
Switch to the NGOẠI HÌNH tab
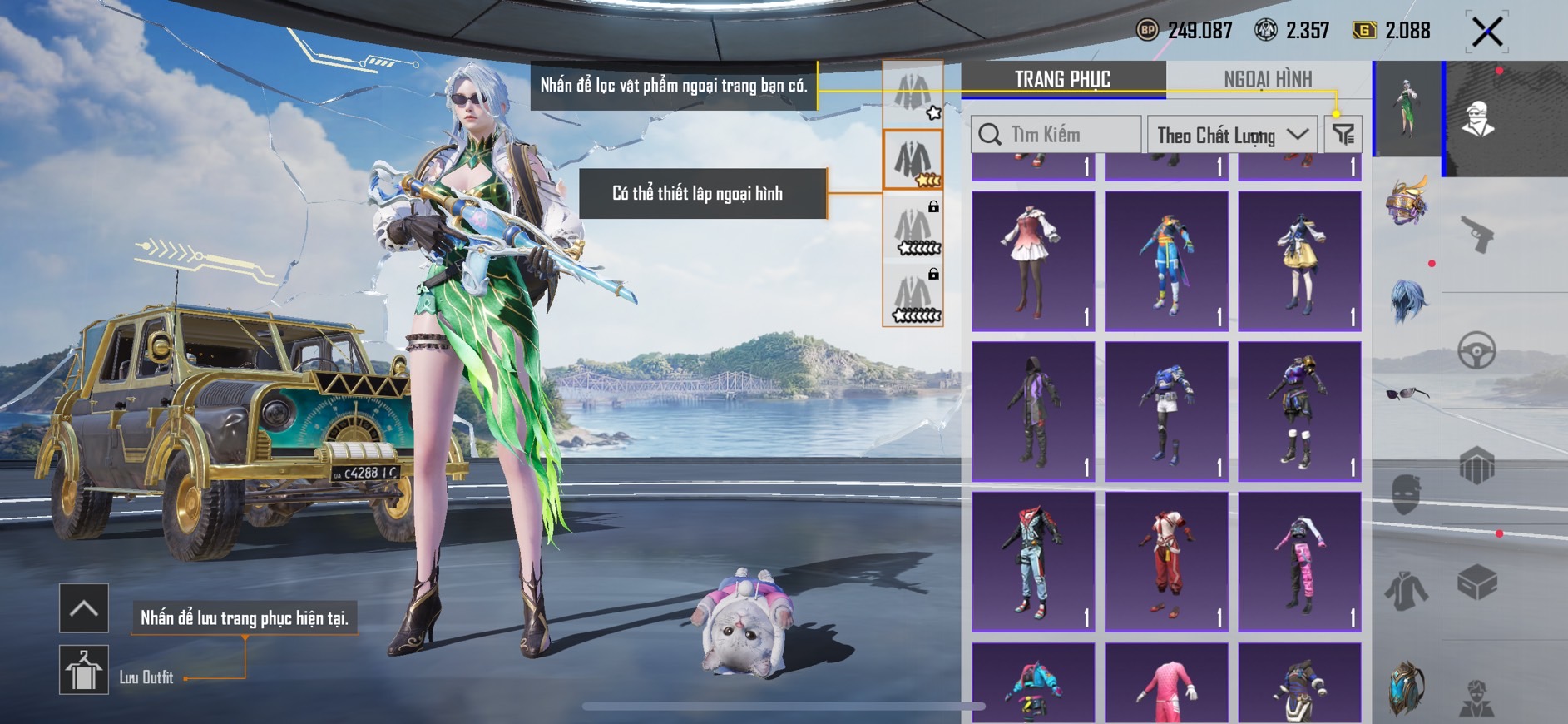tap(1267, 80)
